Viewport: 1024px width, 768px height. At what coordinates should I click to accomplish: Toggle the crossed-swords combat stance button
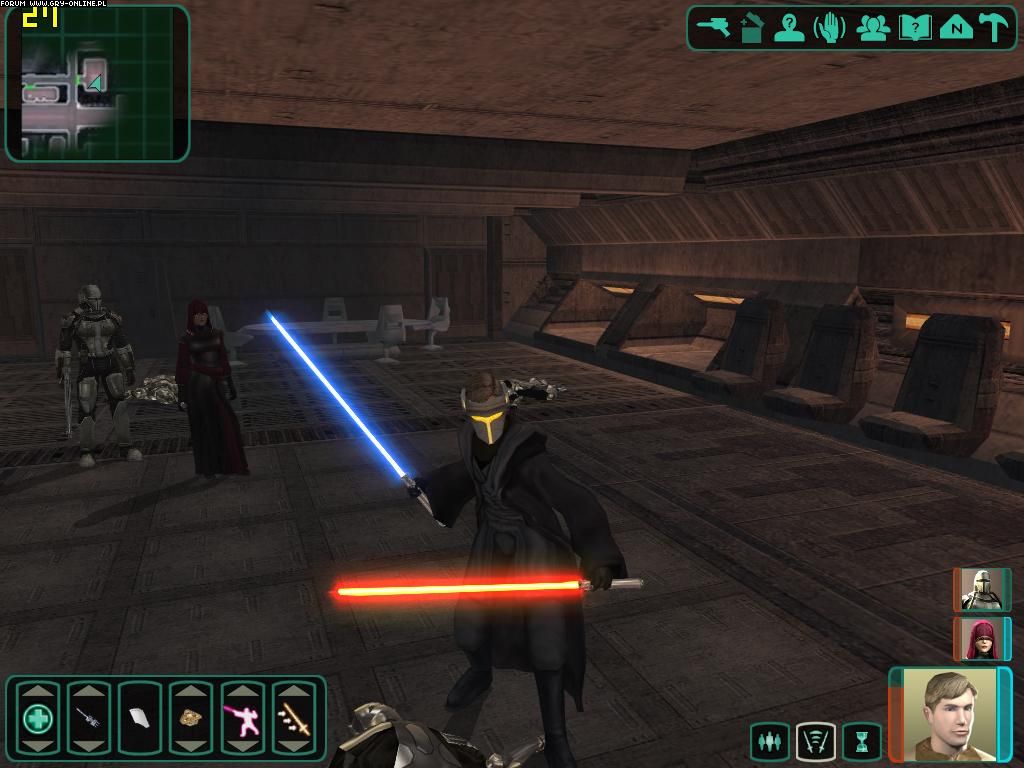pyautogui.click(x=815, y=742)
